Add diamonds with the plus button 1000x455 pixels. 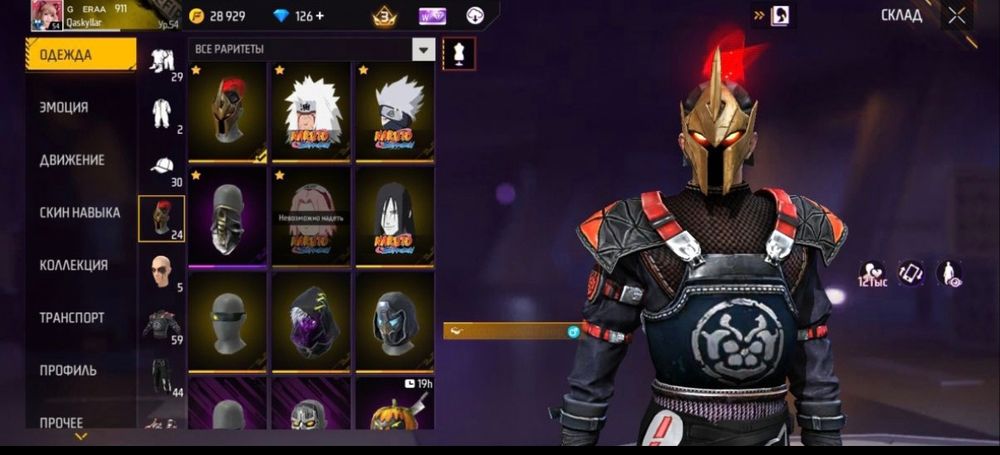[x=320, y=16]
